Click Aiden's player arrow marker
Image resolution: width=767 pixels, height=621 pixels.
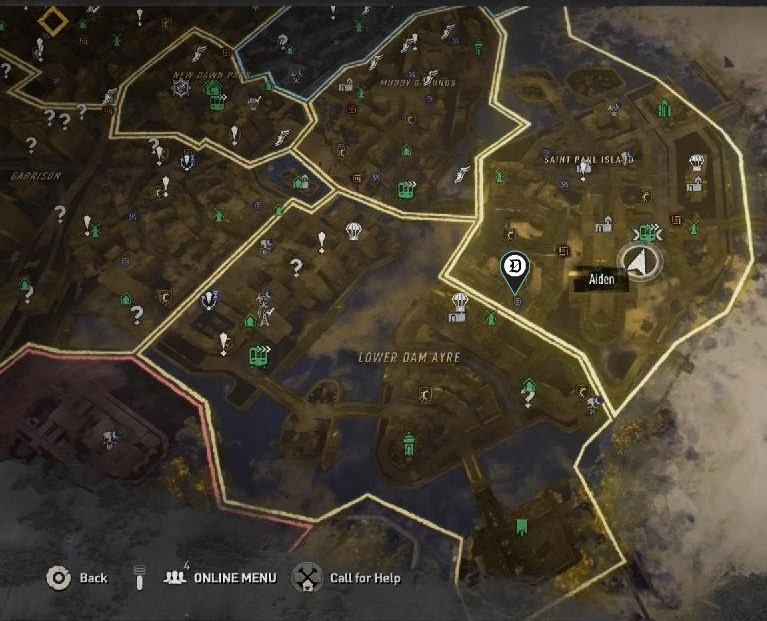637,262
